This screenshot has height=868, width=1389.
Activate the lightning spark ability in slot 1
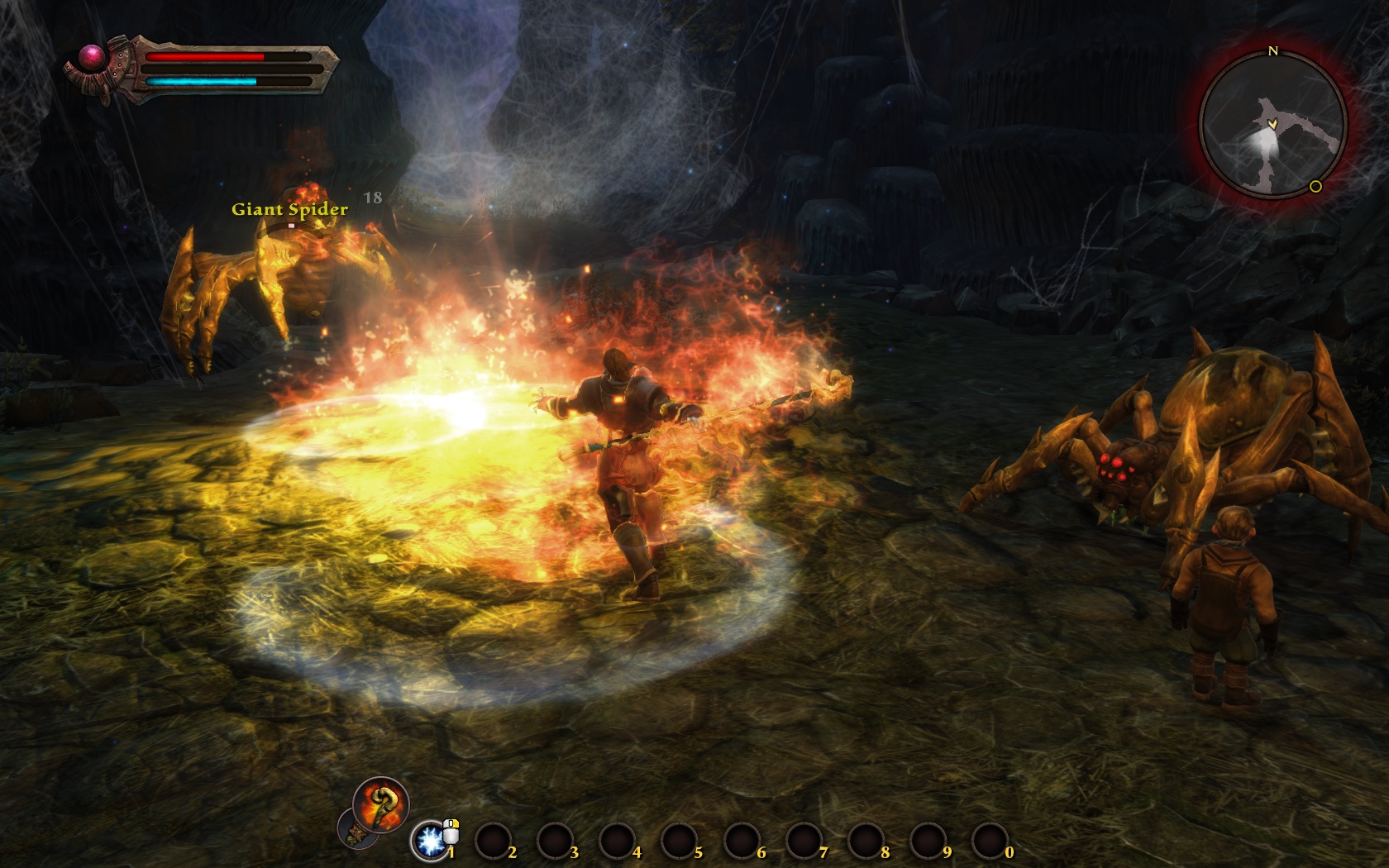tap(430, 841)
